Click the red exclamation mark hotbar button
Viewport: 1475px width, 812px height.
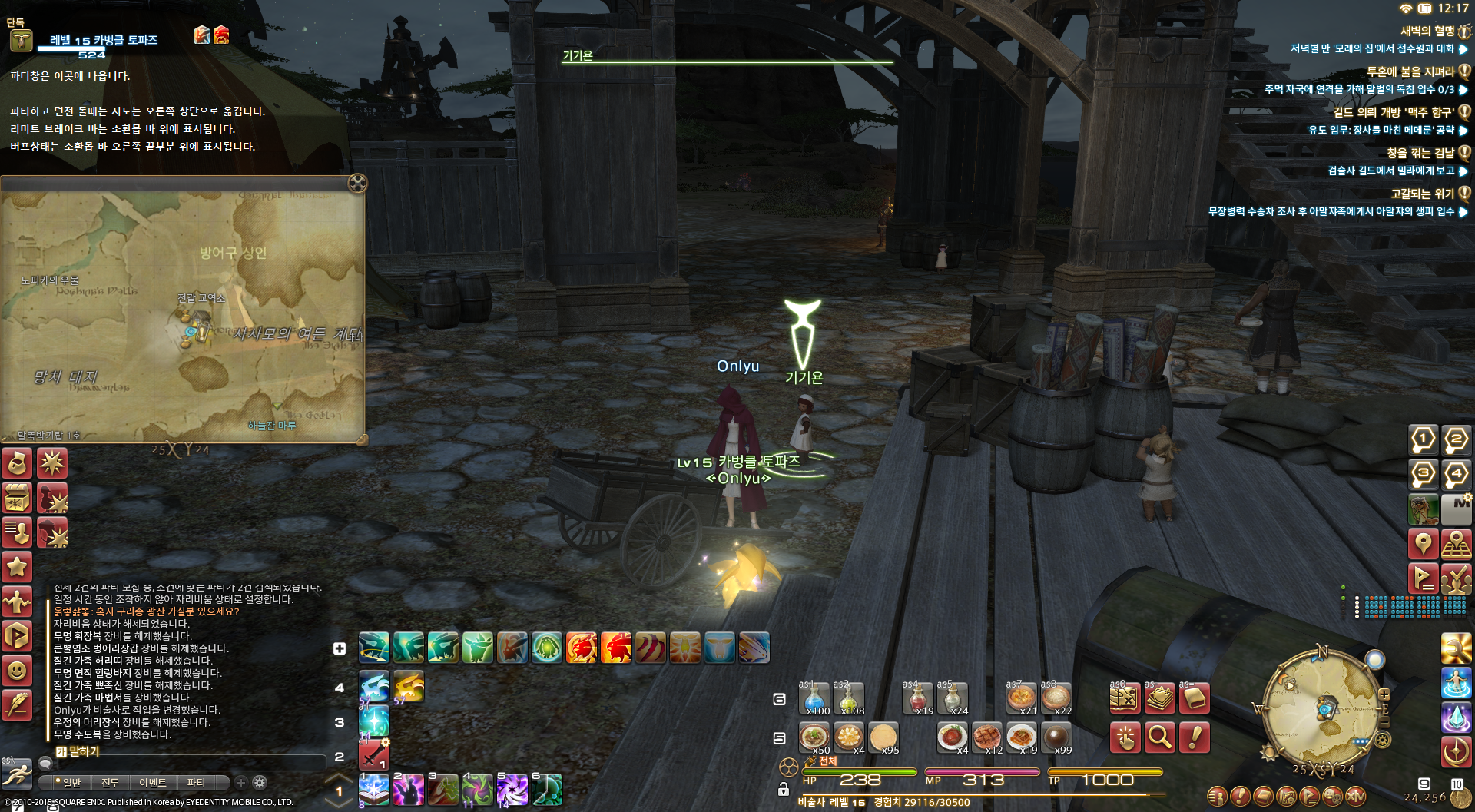click(x=1194, y=737)
